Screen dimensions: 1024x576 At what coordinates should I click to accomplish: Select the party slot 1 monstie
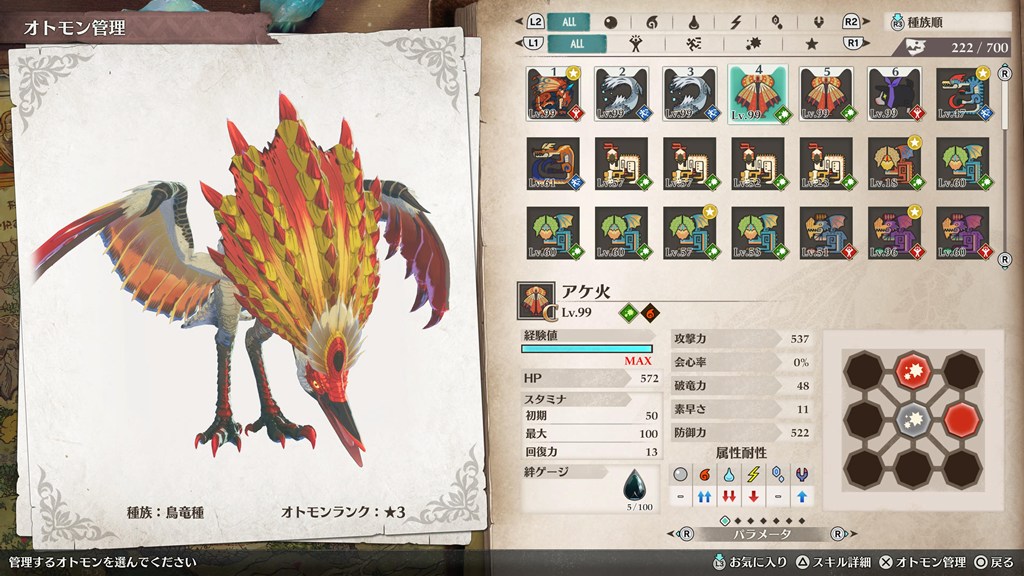[553, 94]
